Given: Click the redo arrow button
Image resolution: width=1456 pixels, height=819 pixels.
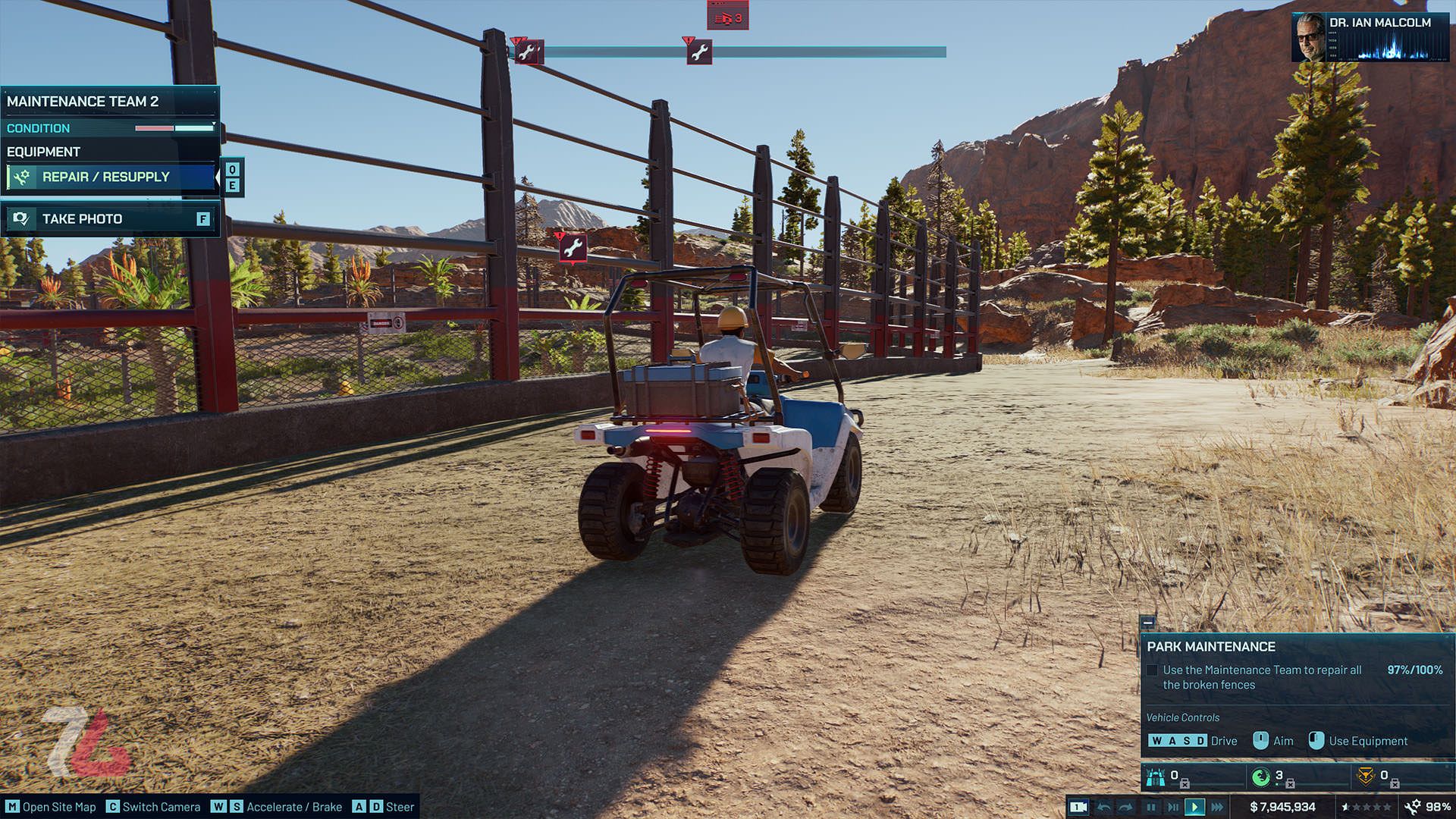Looking at the screenshot, I should (1126, 807).
